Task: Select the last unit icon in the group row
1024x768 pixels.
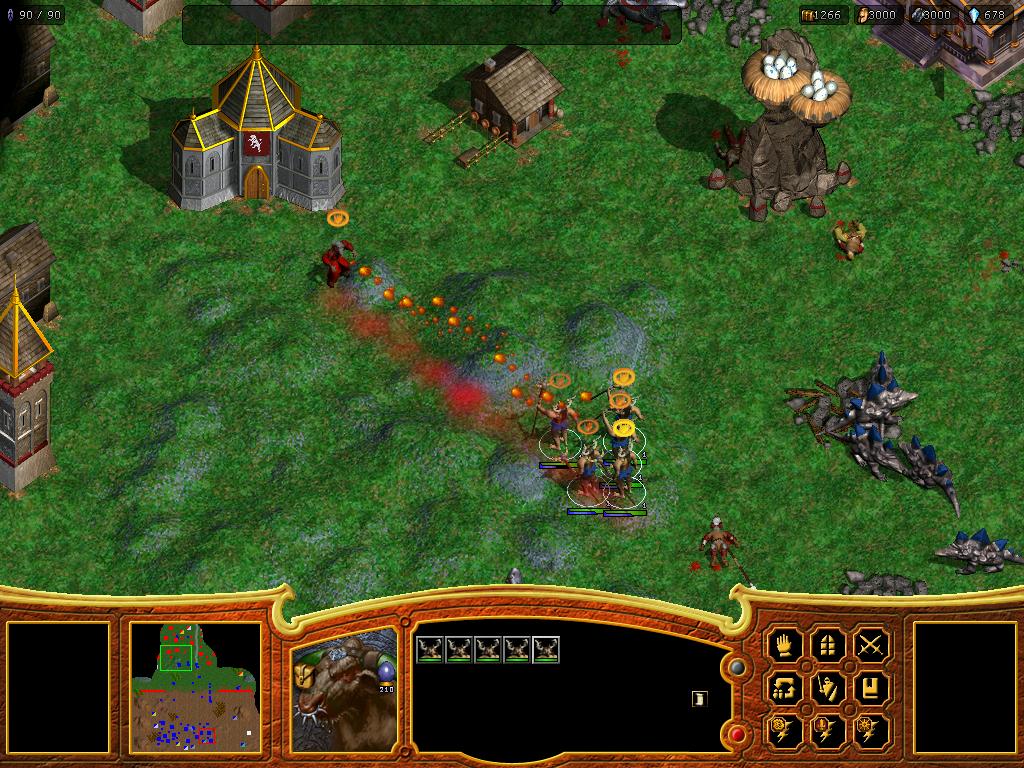Action: click(546, 650)
